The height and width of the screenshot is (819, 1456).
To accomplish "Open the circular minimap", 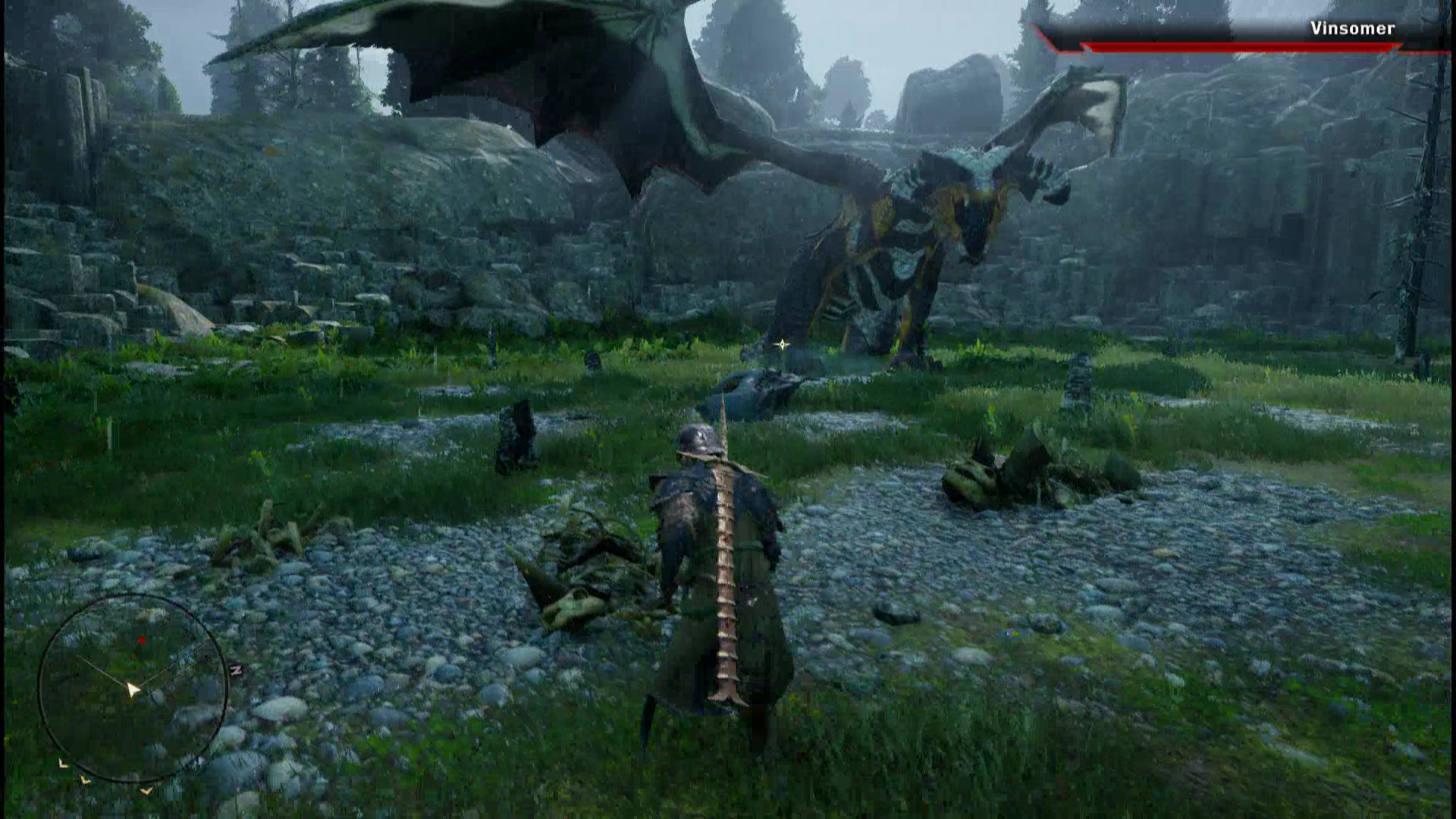I will pos(133,688).
